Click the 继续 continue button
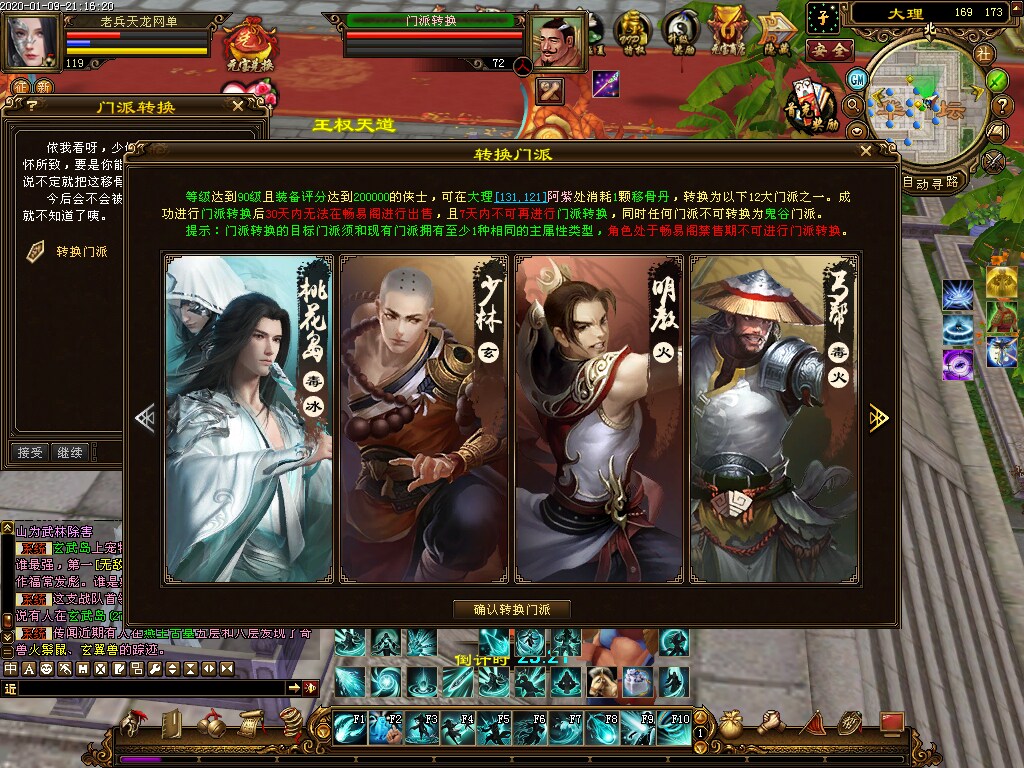 pyautogui.click(x=70, y=453)
